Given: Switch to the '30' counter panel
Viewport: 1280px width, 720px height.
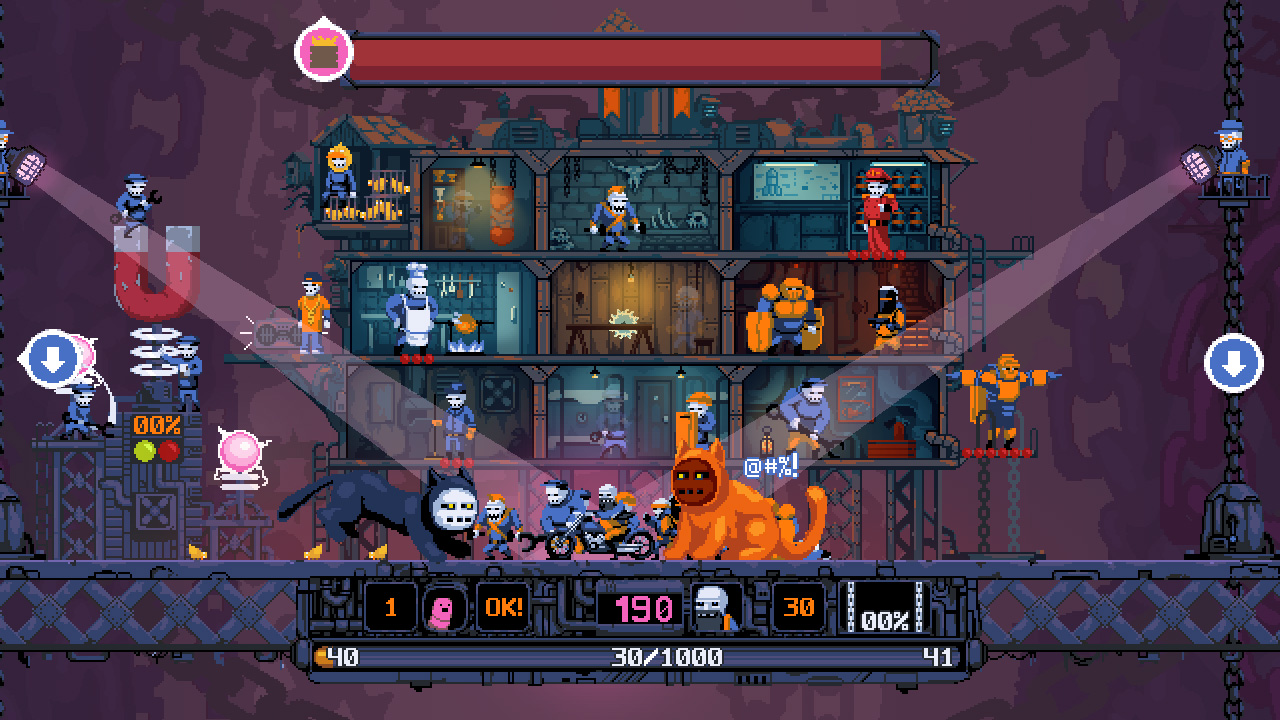Looking at the screenshot, I should coord(797,606).
